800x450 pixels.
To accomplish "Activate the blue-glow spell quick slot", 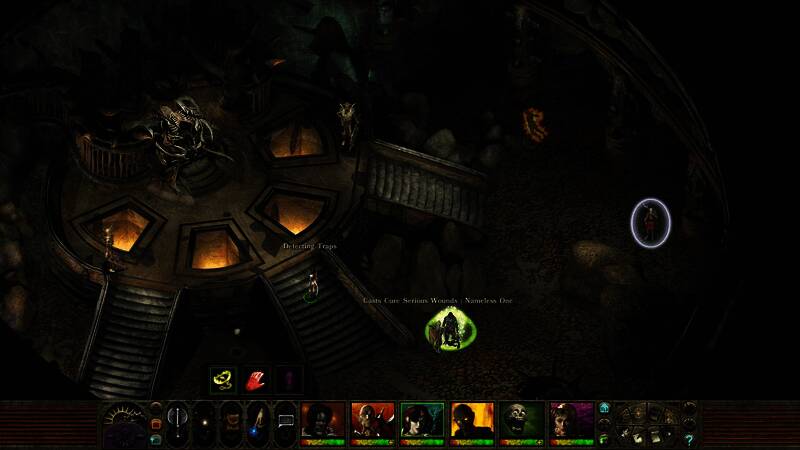I will (258, 423).
